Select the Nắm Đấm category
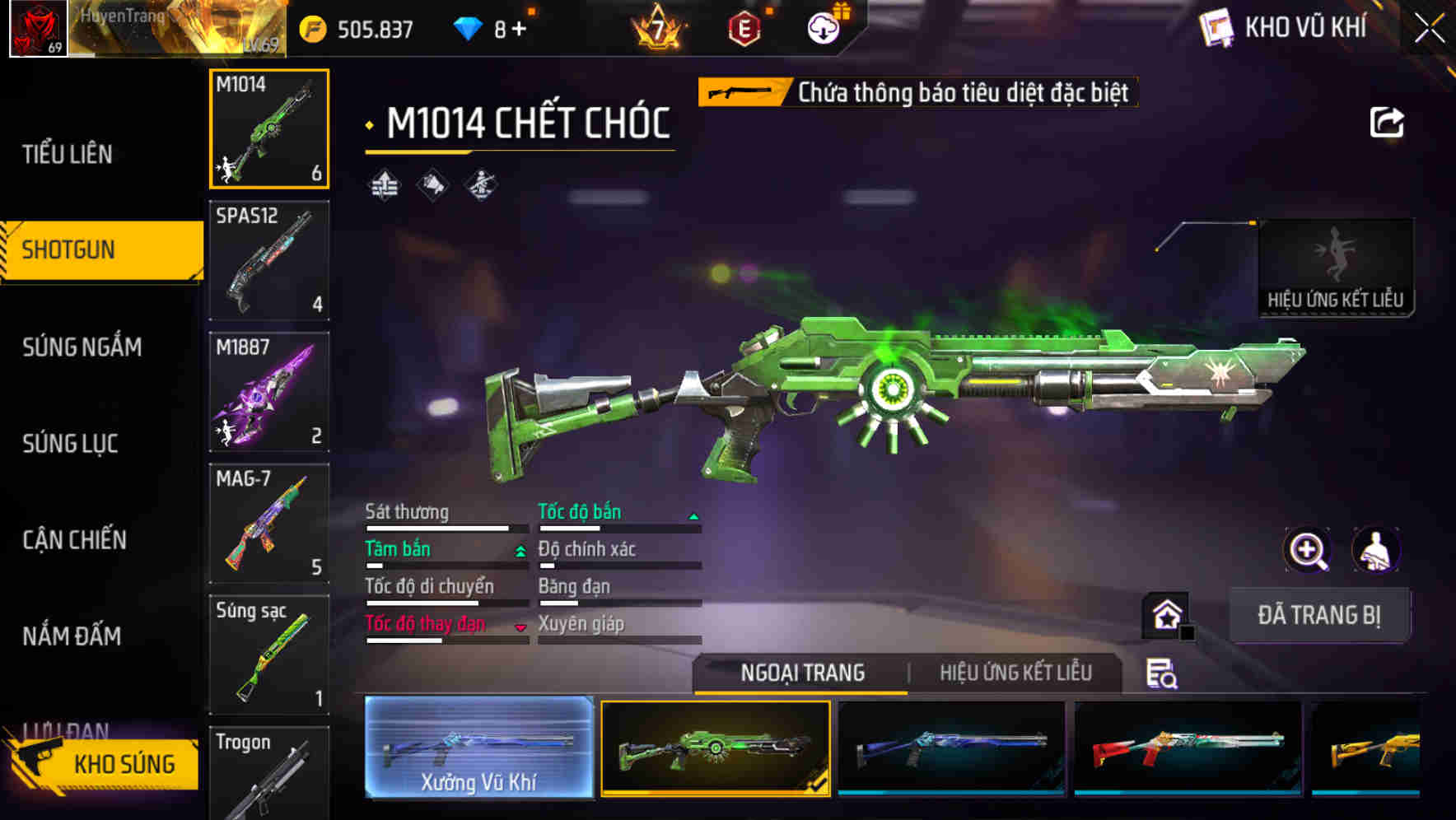This screenshot has width=1456, height=820. (x=72, y=636)
